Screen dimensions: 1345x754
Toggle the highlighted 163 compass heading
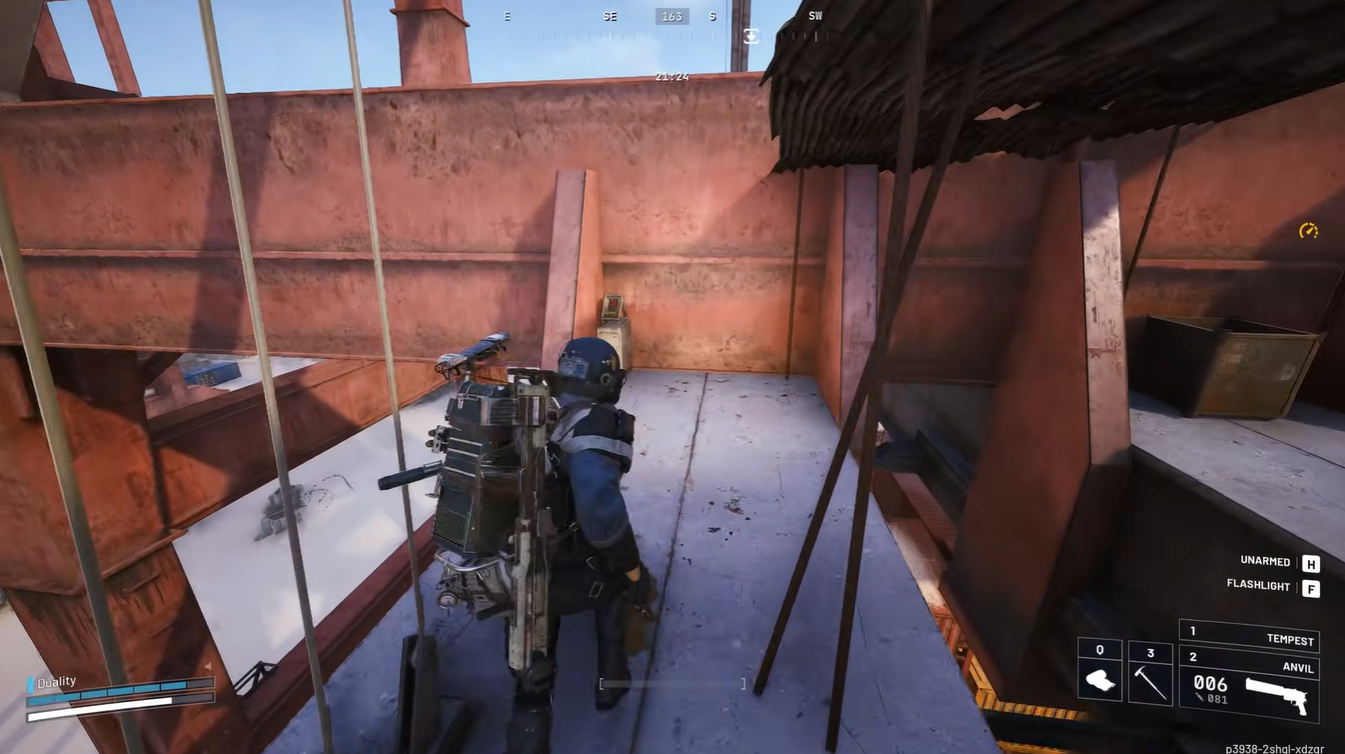672,15
